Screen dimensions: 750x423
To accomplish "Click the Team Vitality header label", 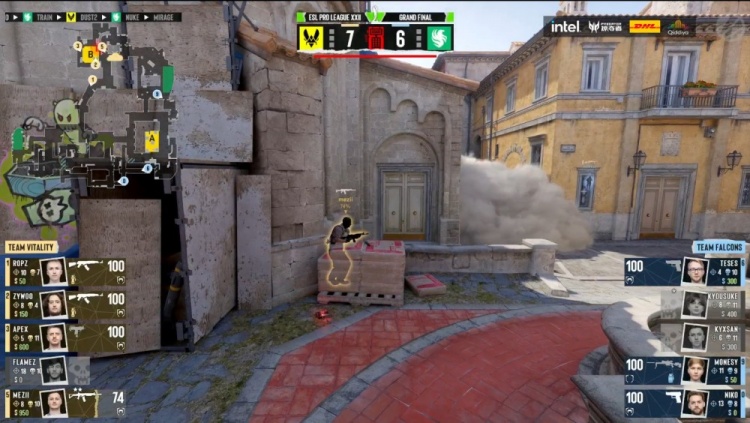I will 31,247.
